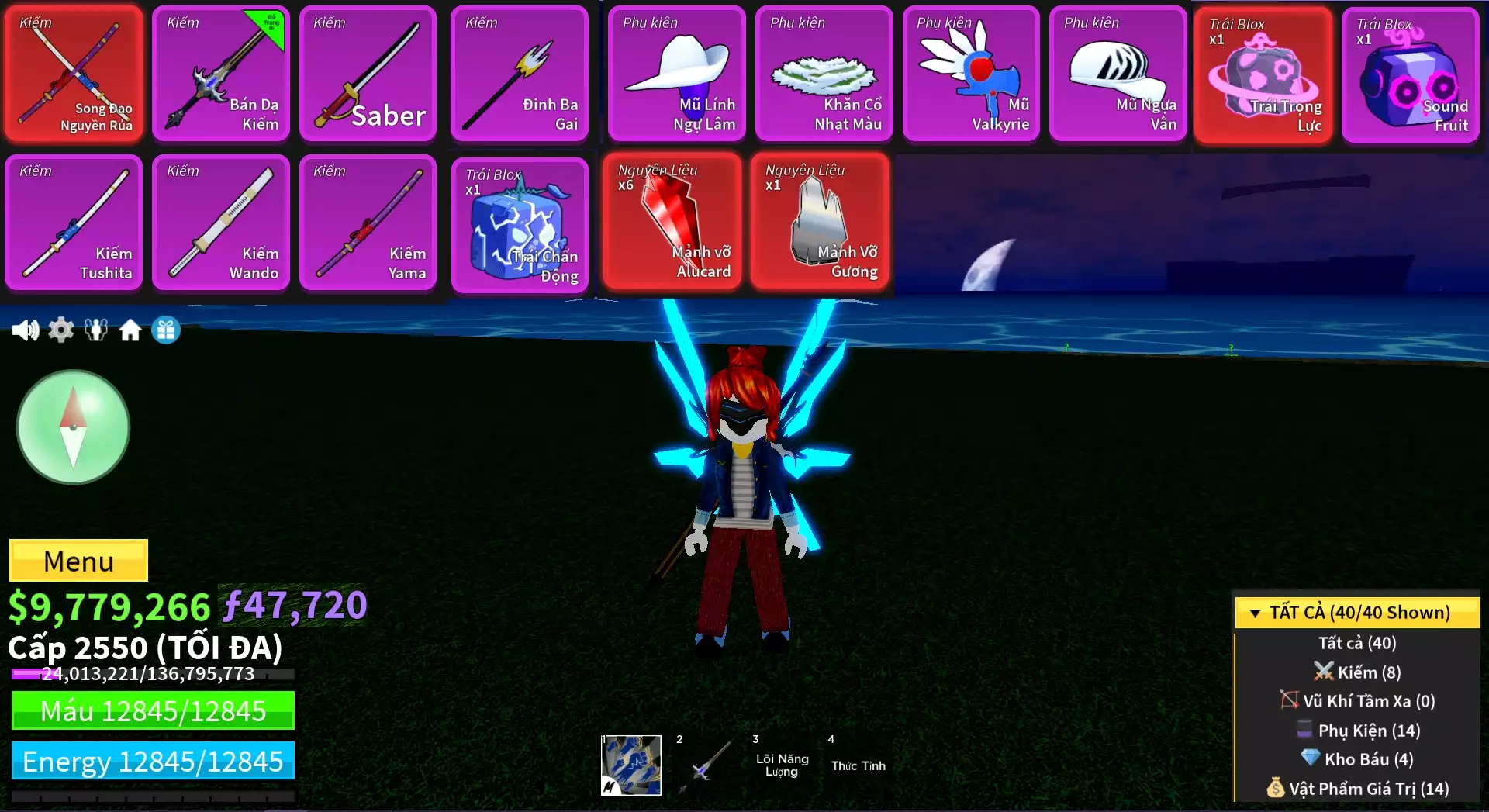The height and width of the screenshot is (812, 1489).
Task: Expand the TẤT CẢ filter dropdown
Action: [x=1357, y=613]
